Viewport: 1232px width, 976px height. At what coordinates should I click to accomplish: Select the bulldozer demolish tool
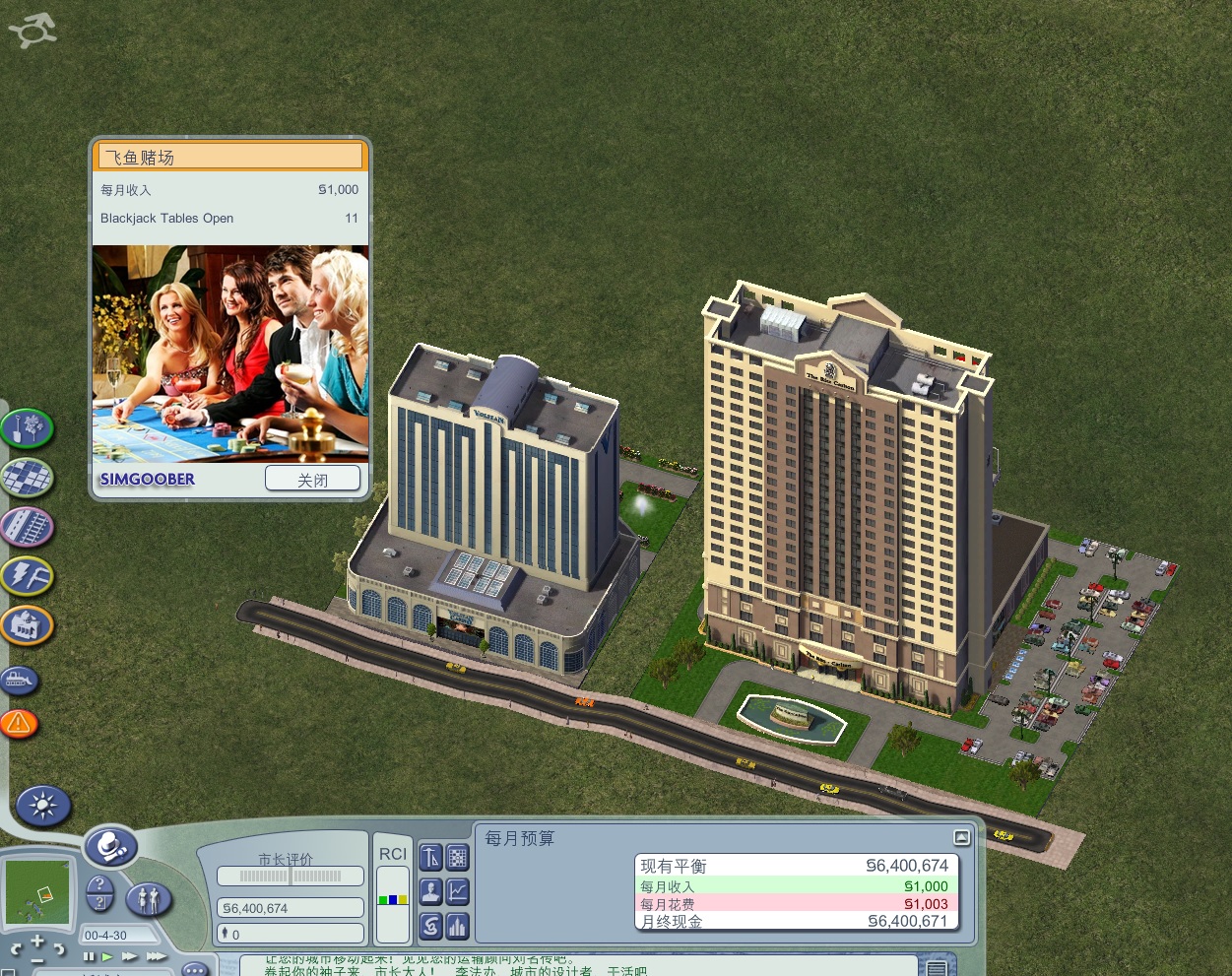click(20, 680)
